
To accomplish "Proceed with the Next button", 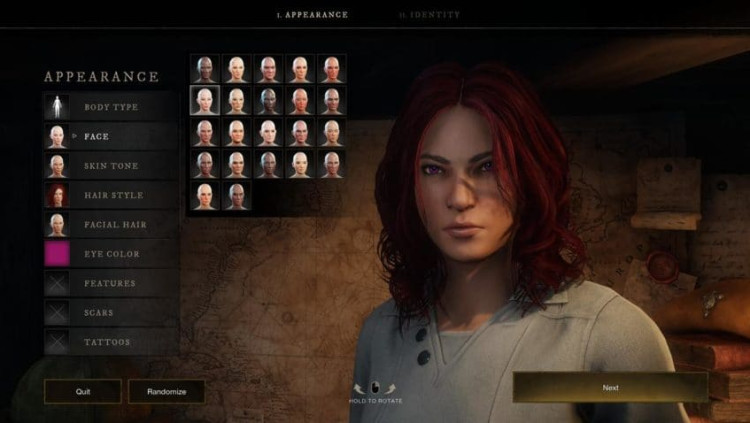I will 610,387.
